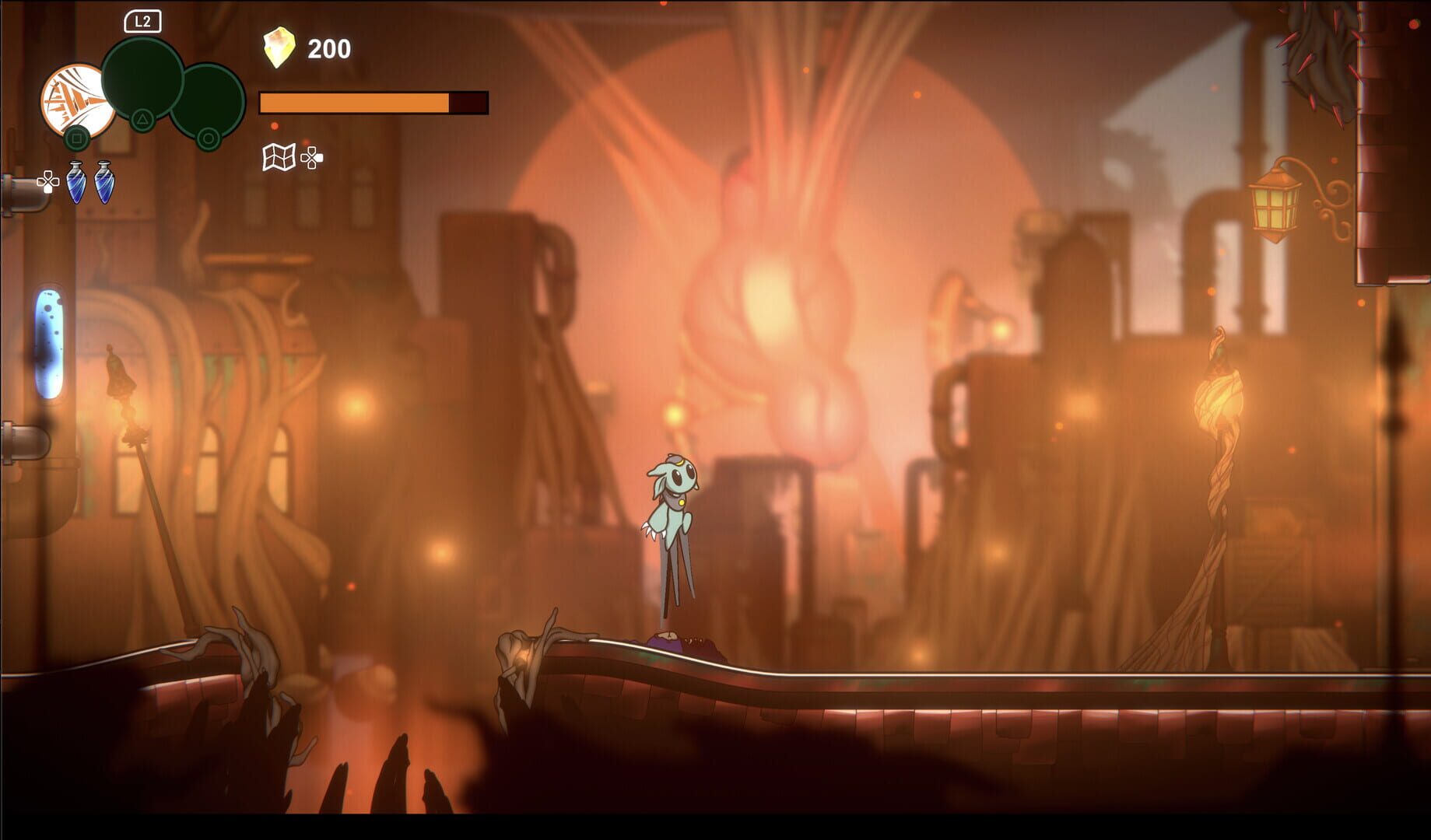Select the active white ability icon
The image size is (1431, 840).
(78, 101)
